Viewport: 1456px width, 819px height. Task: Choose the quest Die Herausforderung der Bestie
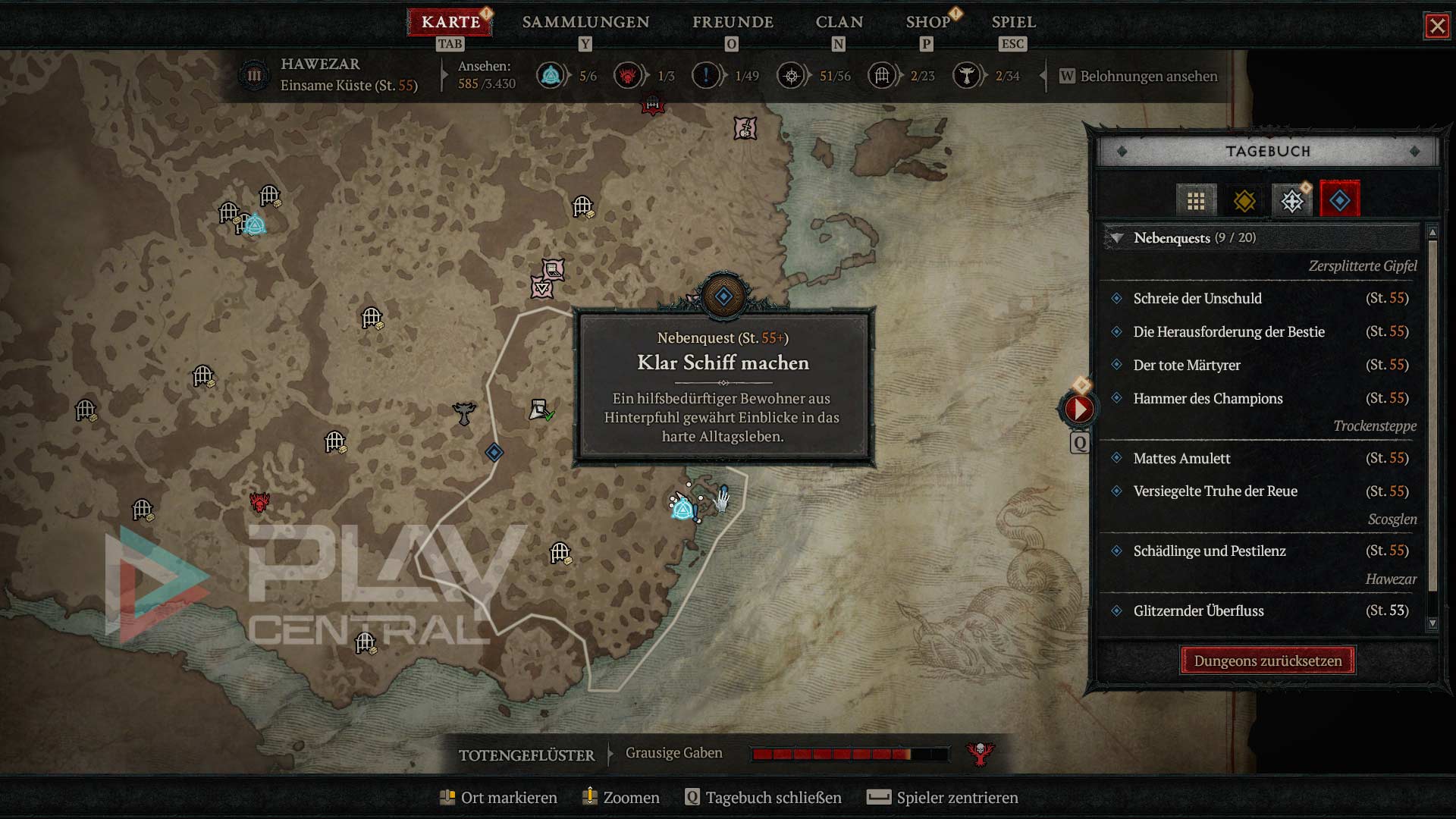point(1228,332)
